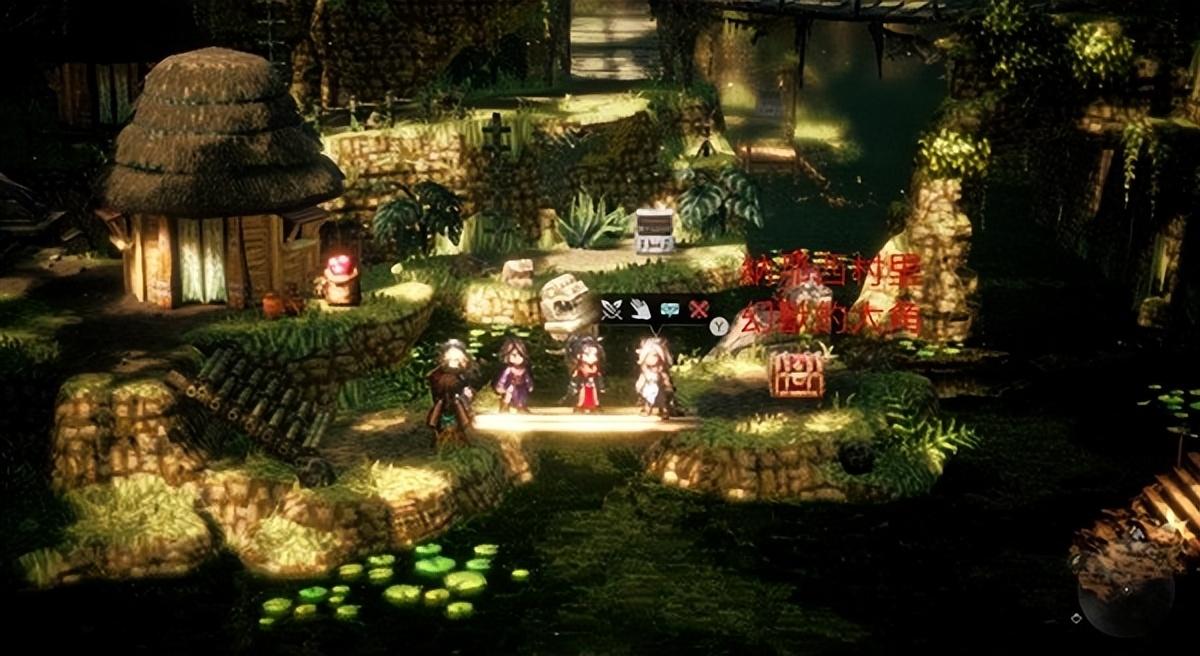Viewport: 1200px width, 656px height.
Task: Pick the blue speech bubble action icon
Action: coord(670,310)
